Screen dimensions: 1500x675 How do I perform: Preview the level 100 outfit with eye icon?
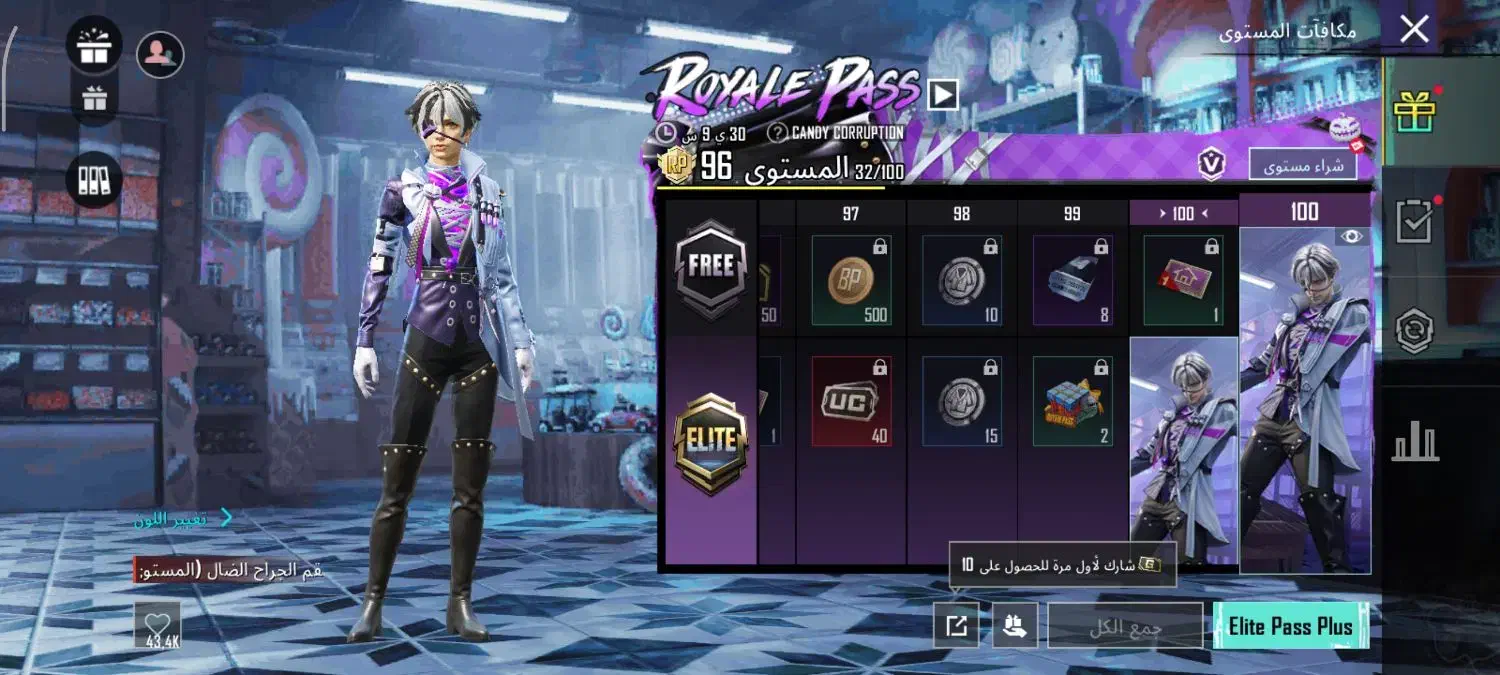[1351, 237]
